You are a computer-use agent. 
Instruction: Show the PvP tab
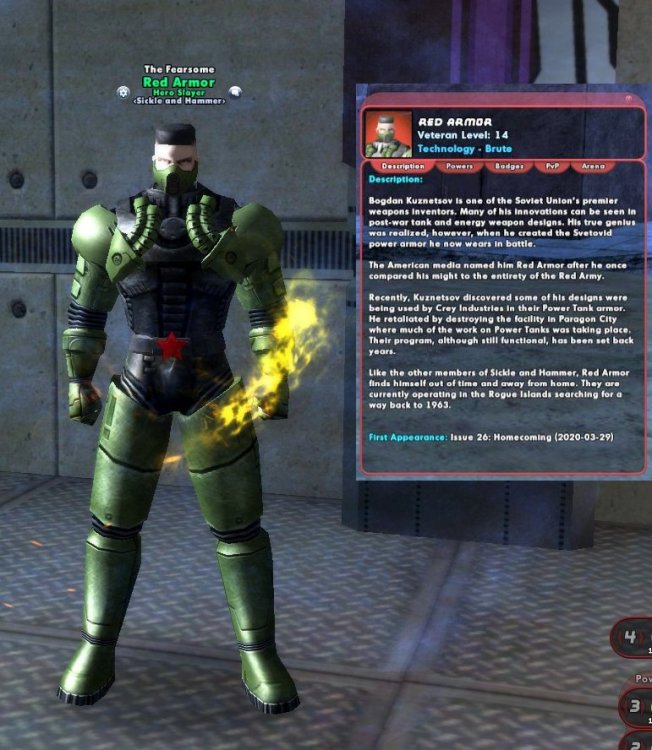click(551, 166)
